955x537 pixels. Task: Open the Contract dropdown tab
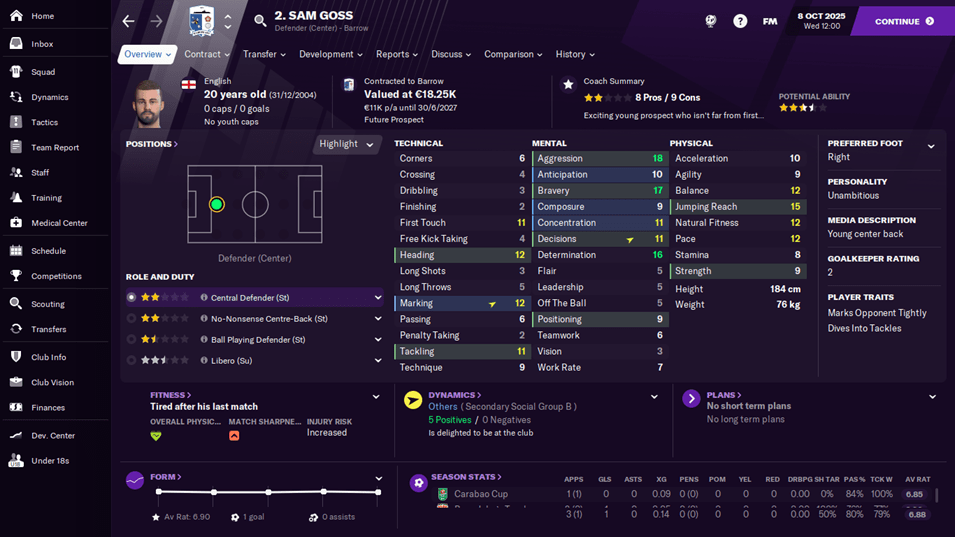pos(207,55)
